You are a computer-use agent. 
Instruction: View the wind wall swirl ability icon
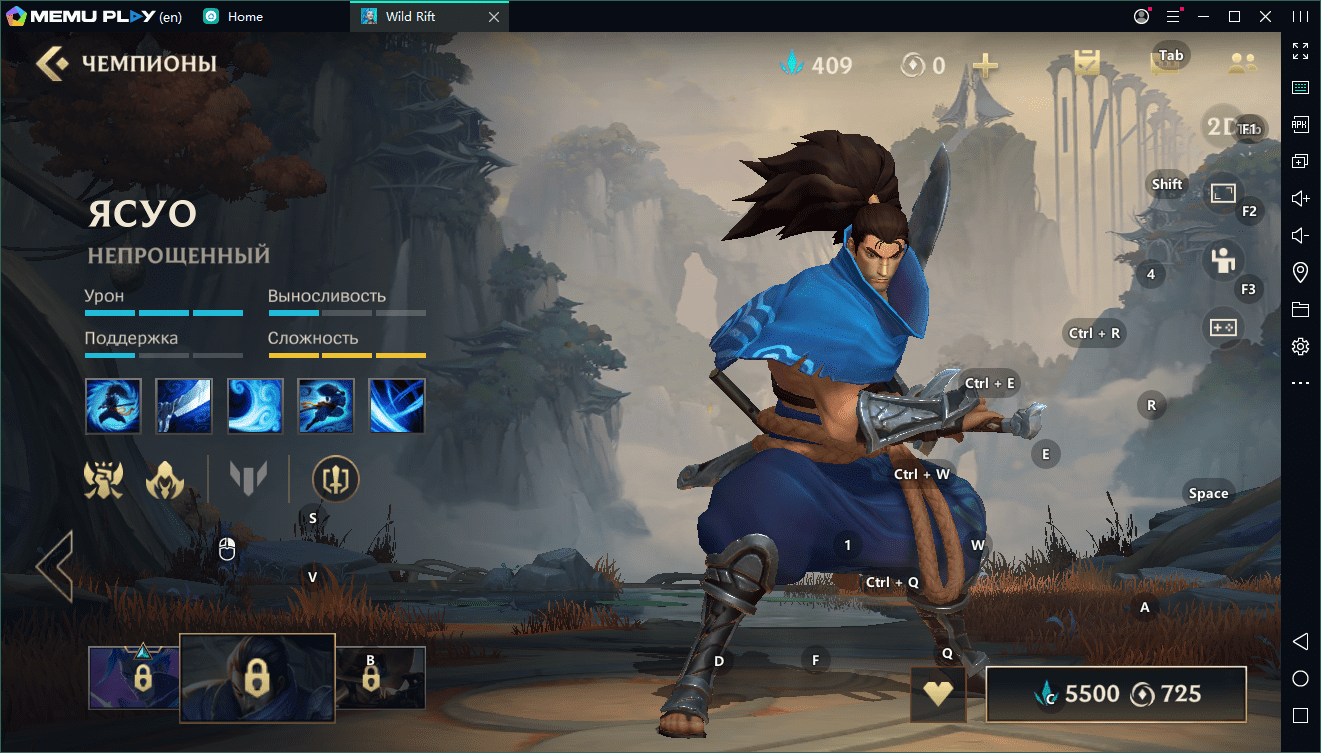(255, 405)
